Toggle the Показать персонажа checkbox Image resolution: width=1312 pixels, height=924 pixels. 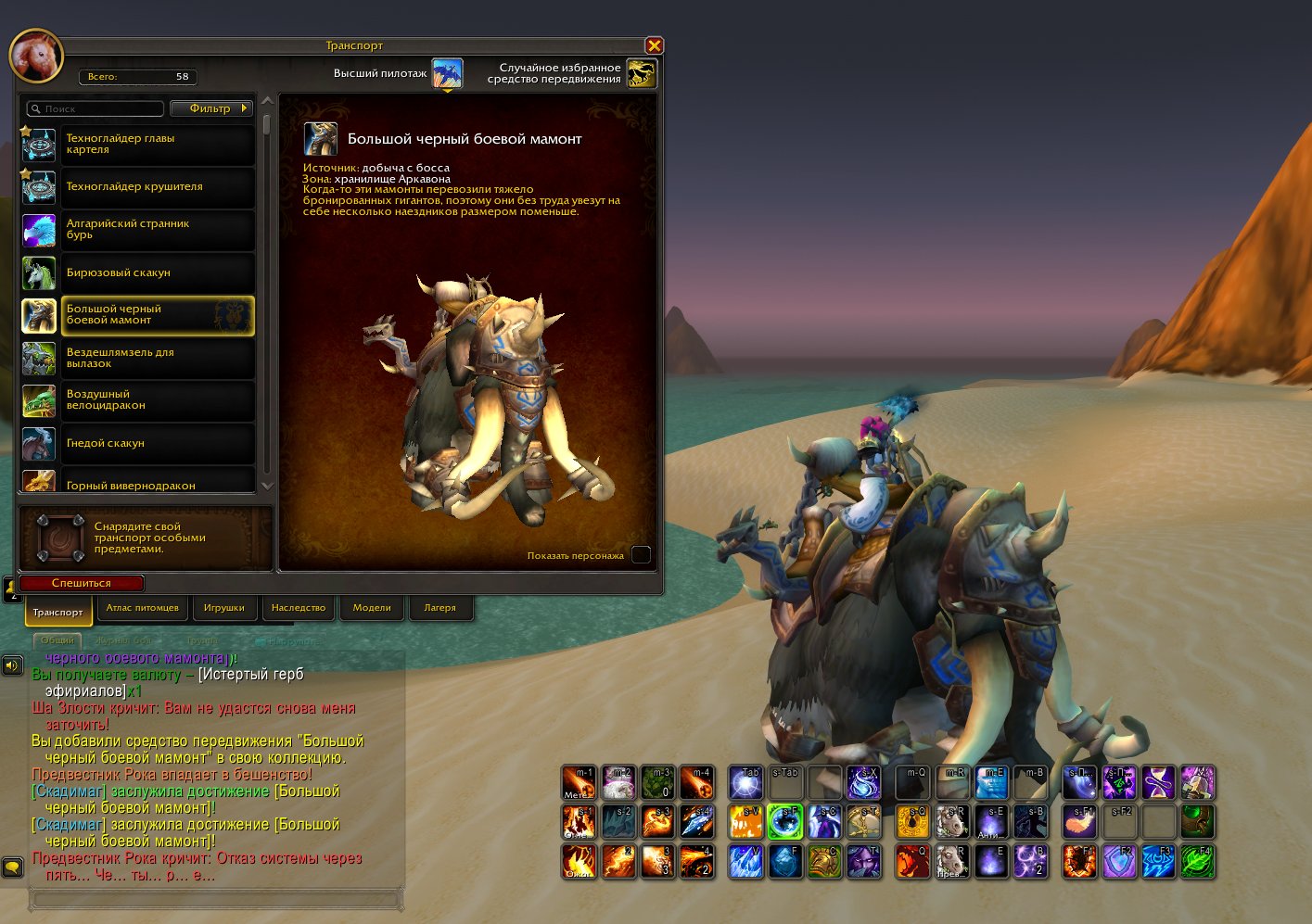tap(641, 554)
